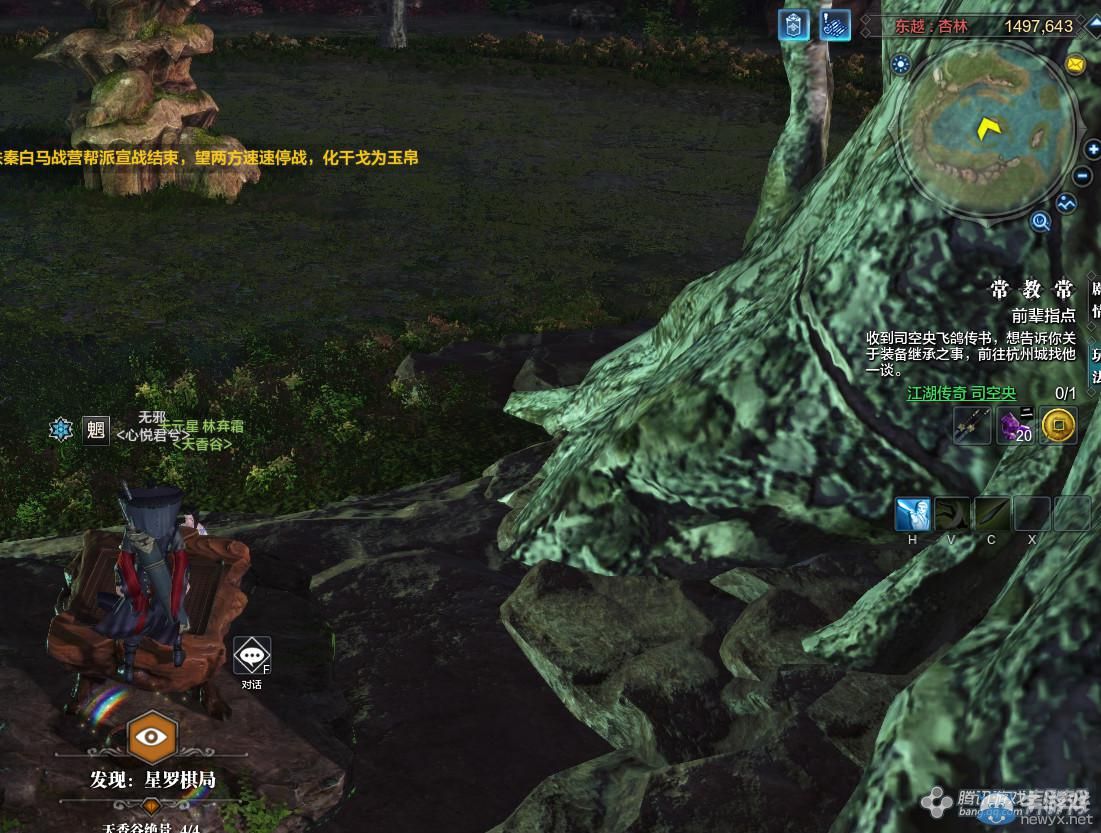Click the magnifier search icon below minimap
Viewport: 1101px width, 833px height.
coord(1040,222)
